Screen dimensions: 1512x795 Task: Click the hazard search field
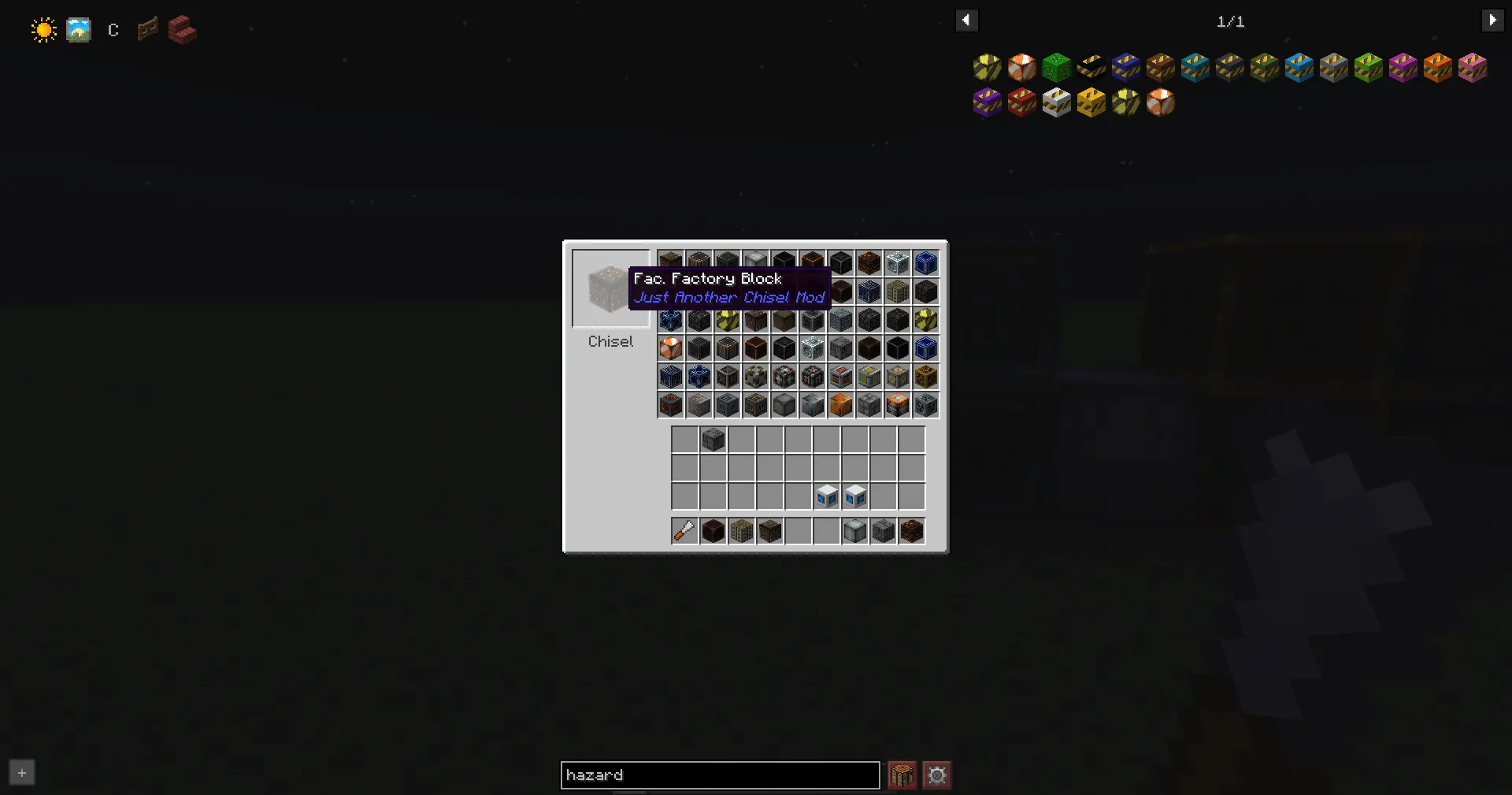point(719,775)
